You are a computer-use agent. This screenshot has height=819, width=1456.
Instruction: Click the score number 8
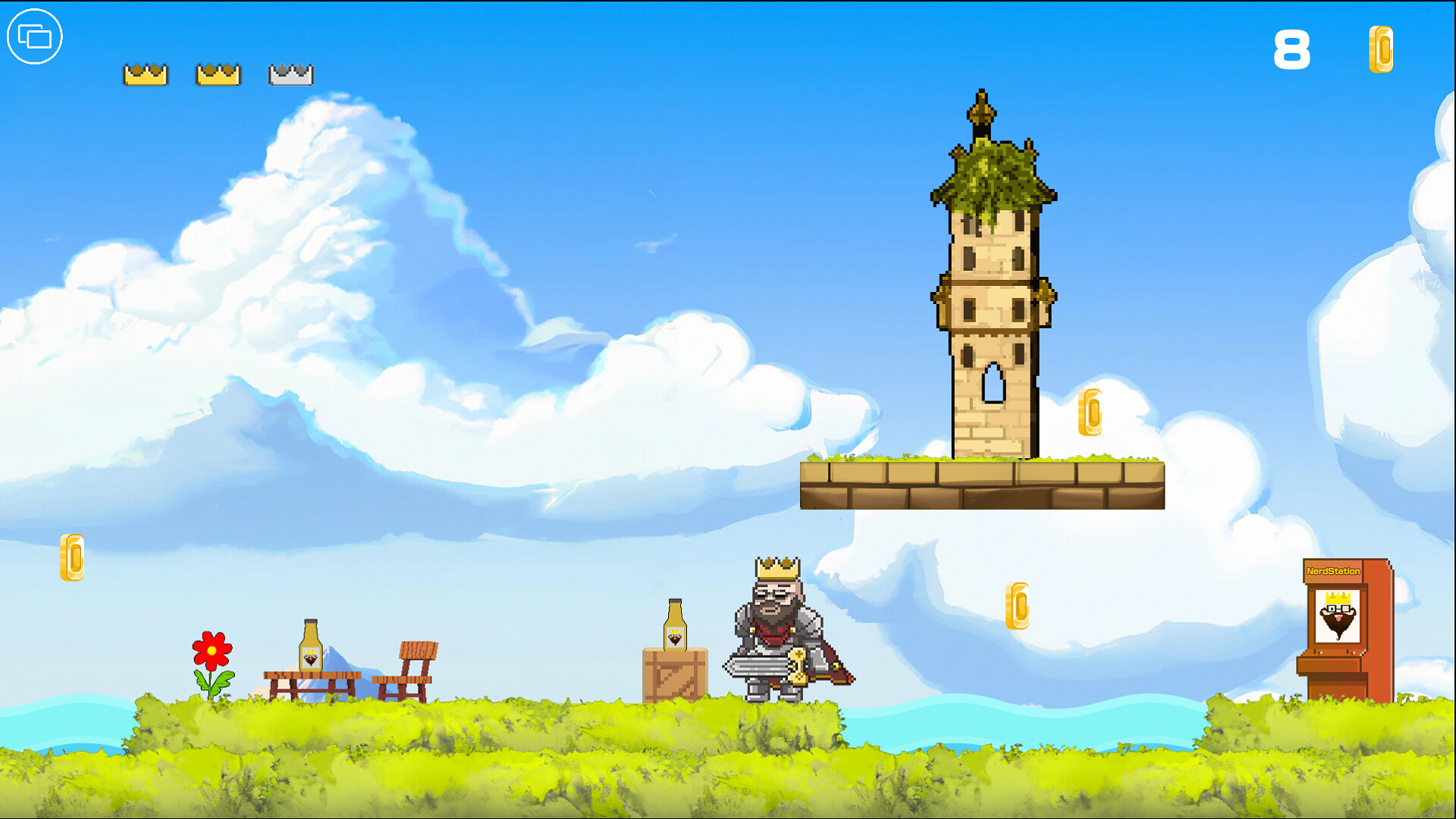[x=1293, y=49]
